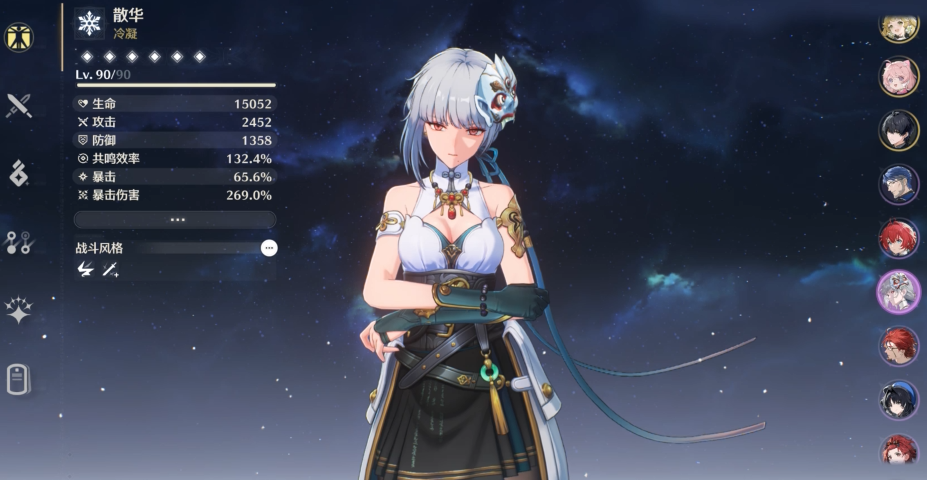Choose the black-haired character in gold ring
The image size is (927, 480).
coord(899,130)
